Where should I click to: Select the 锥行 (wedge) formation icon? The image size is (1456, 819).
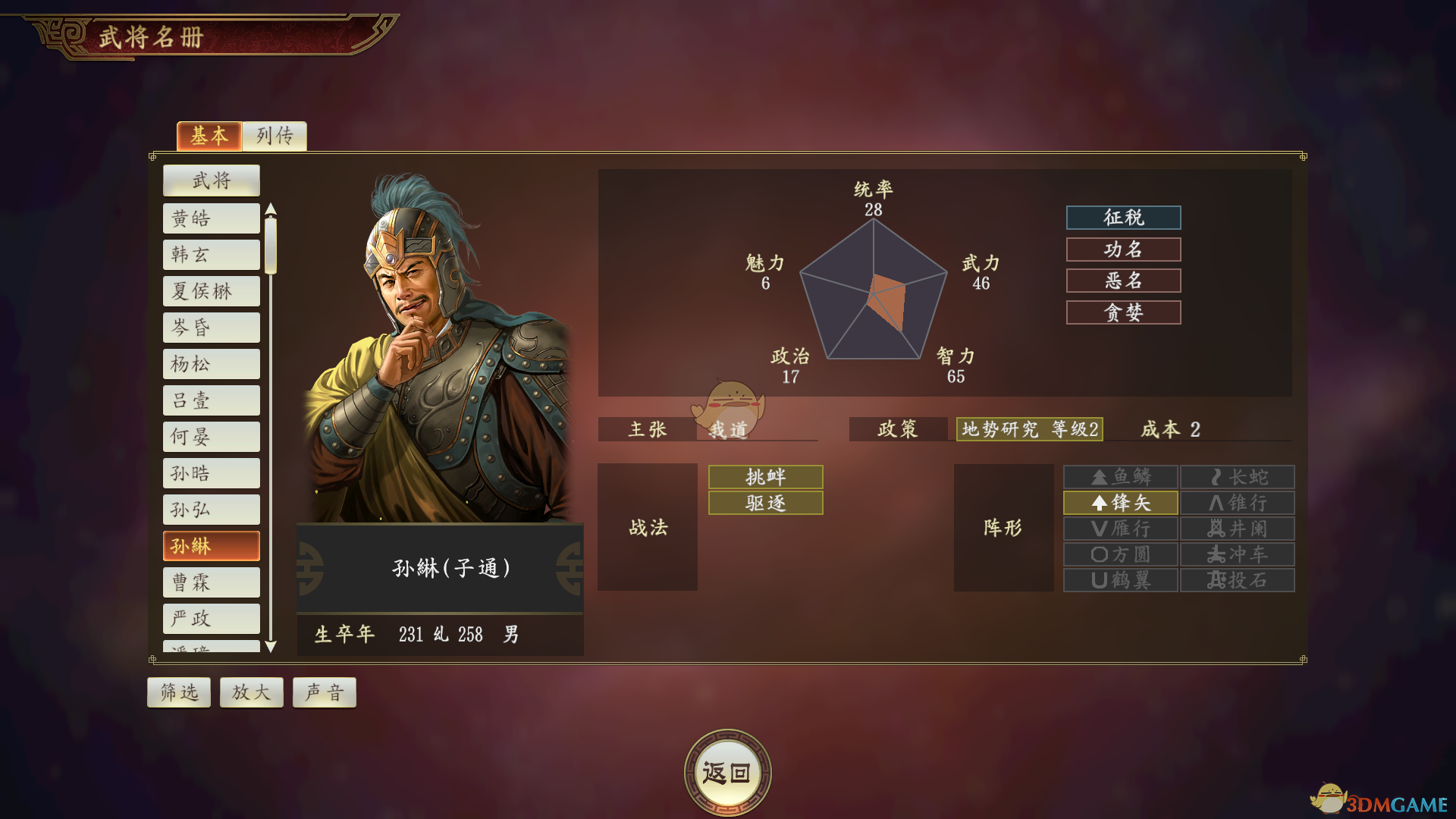(1237, 503)
